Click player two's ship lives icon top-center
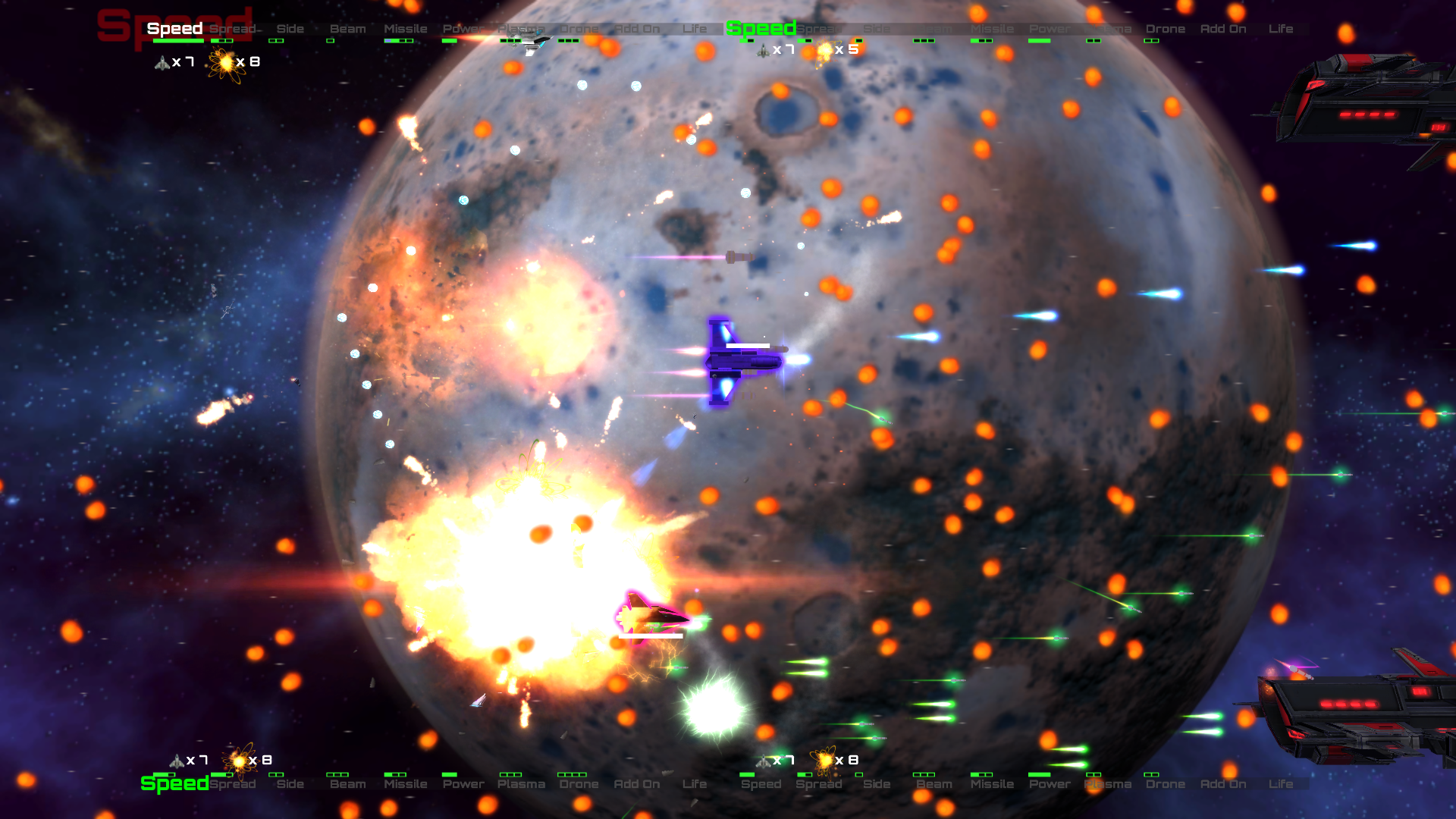This screenshot has height=819, width=1456. click(x=762, y=52)
